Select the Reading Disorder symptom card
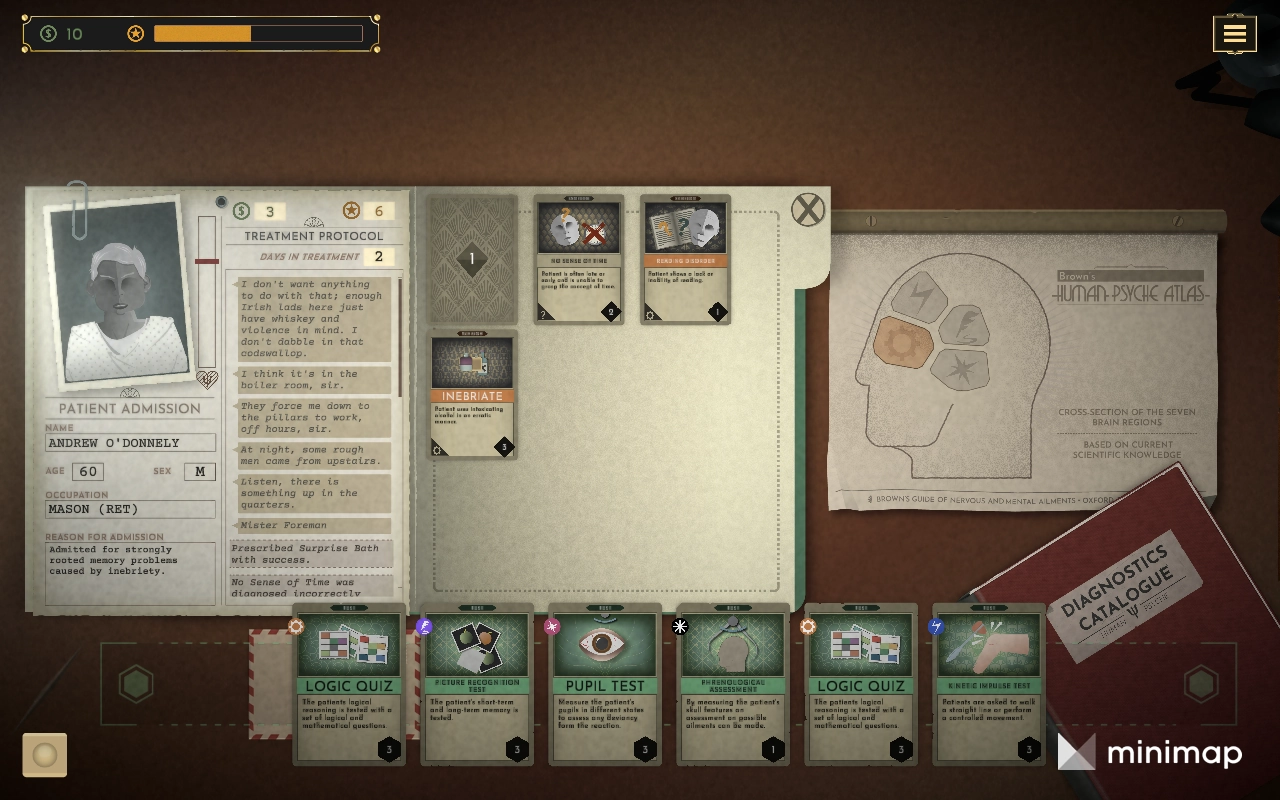The height and width of the screenshot is (800, 1280). point(685,259)
